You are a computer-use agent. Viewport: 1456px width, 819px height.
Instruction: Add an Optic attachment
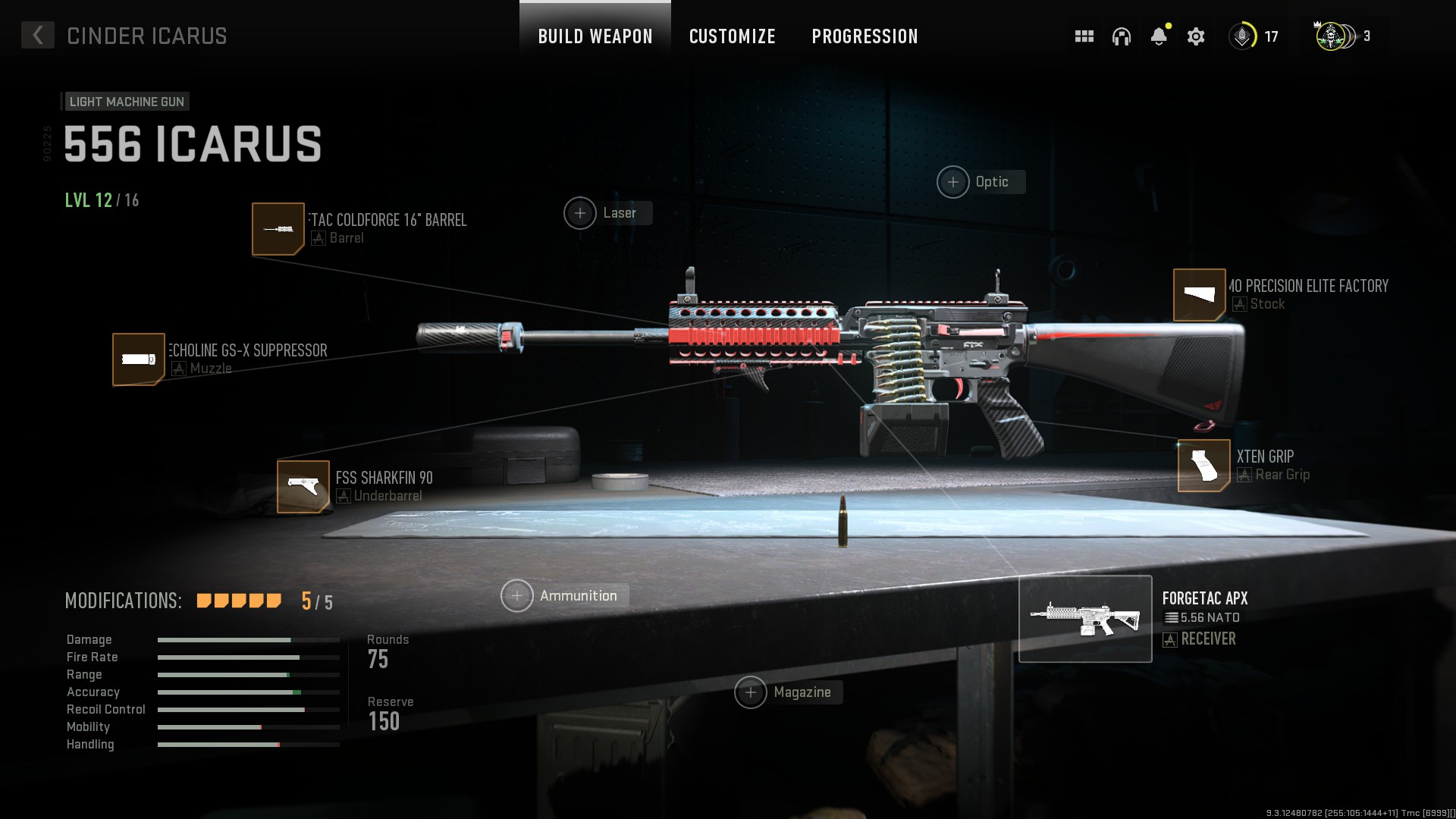tap(953, 182)
